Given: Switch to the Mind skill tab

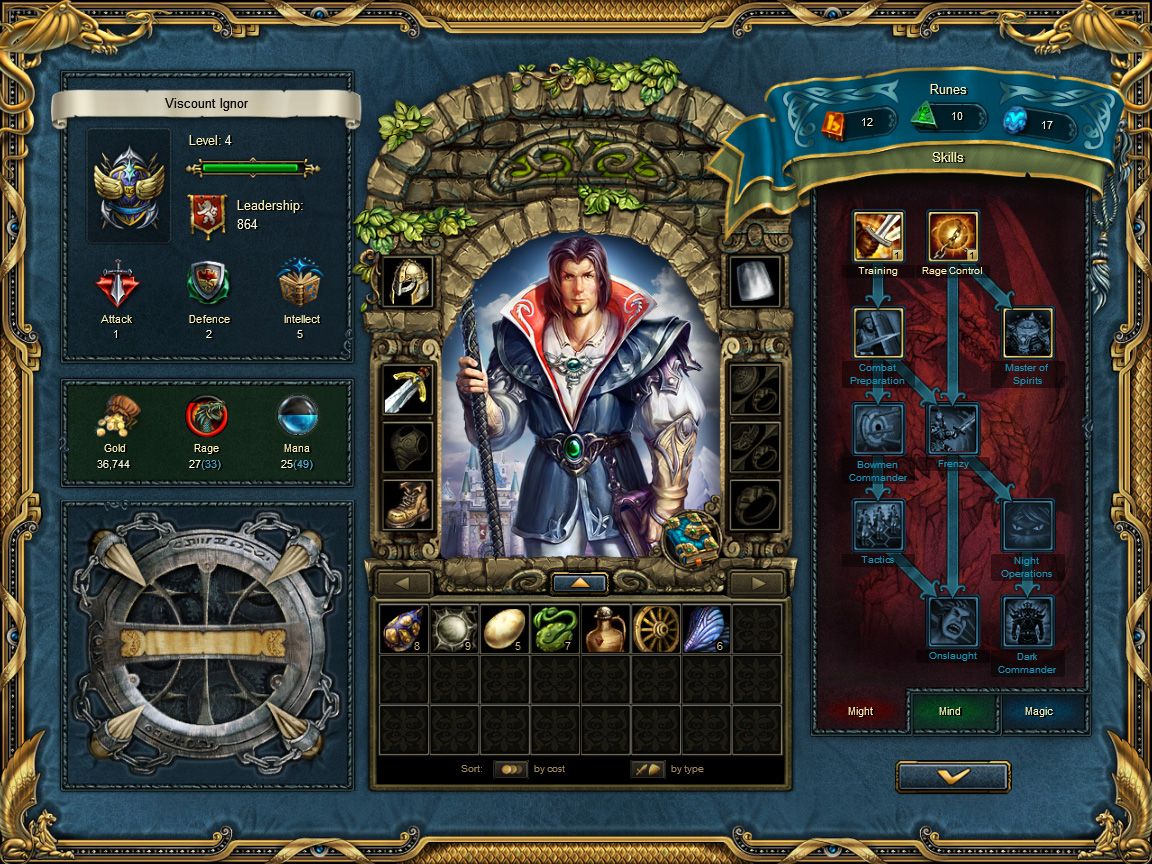Looking at the screenshot, I should coord(950,711).
